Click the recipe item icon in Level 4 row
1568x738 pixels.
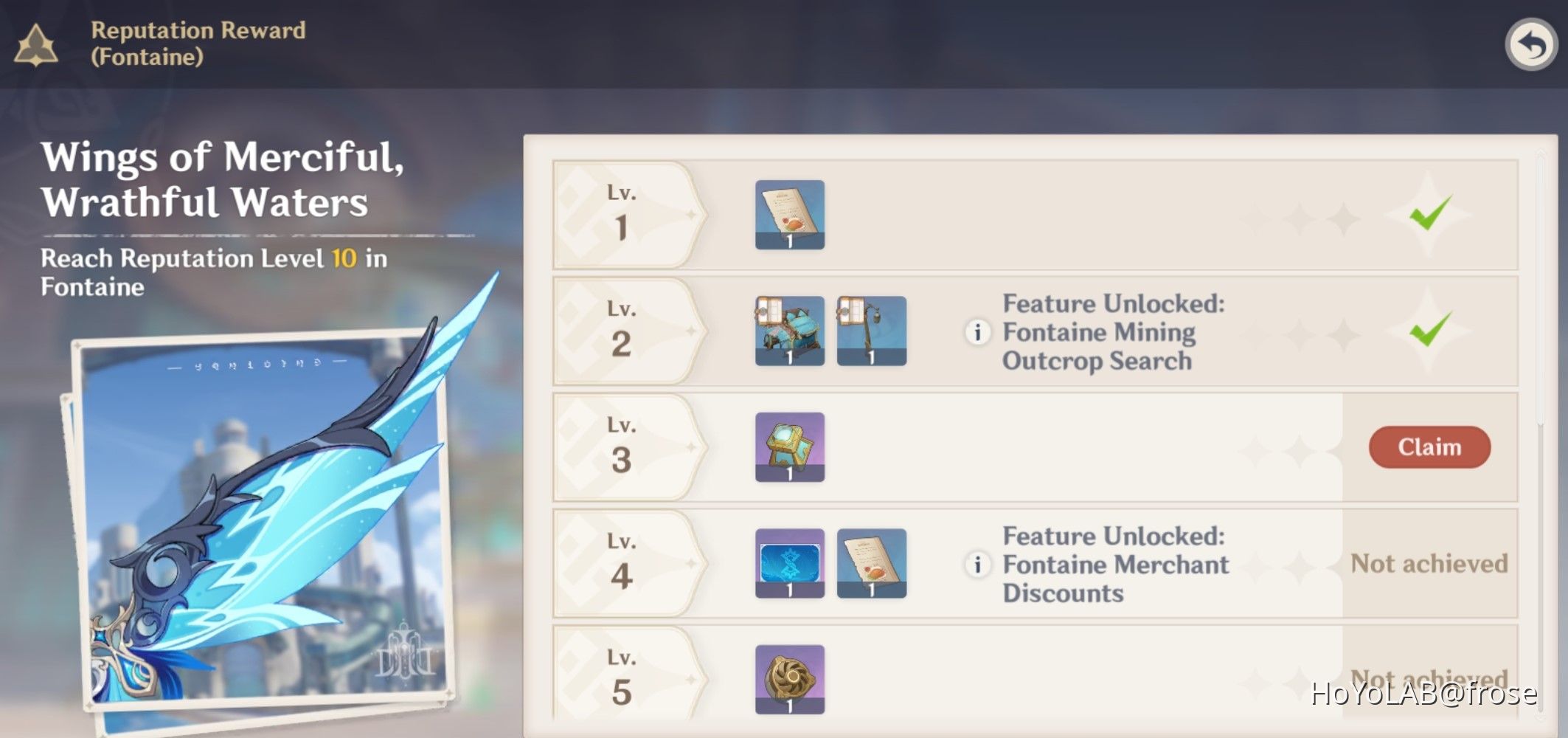[x=871, y=565]
